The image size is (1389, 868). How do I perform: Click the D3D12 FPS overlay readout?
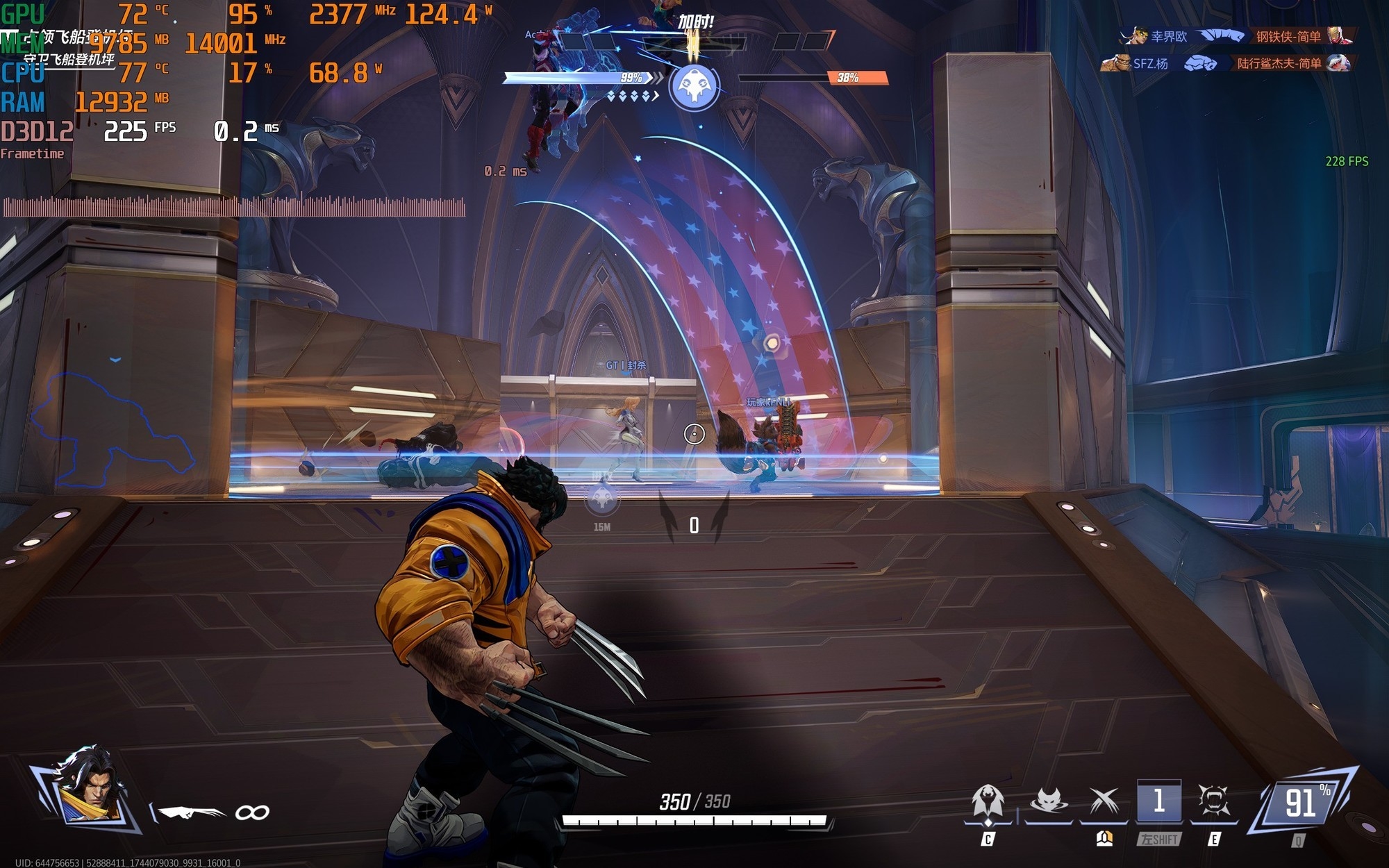point(125,131)
